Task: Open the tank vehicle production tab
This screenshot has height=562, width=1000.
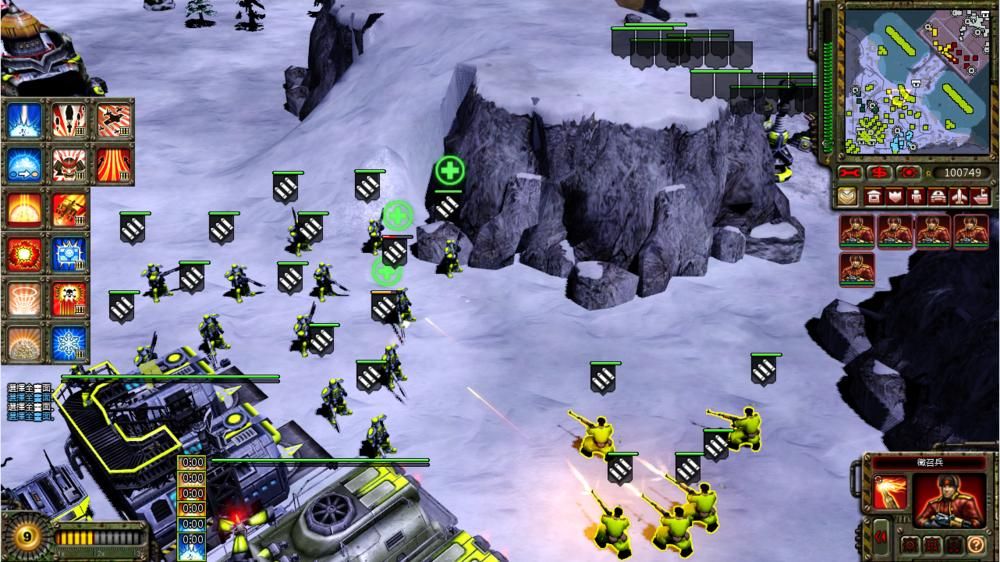Action: (x=937, y=196)
